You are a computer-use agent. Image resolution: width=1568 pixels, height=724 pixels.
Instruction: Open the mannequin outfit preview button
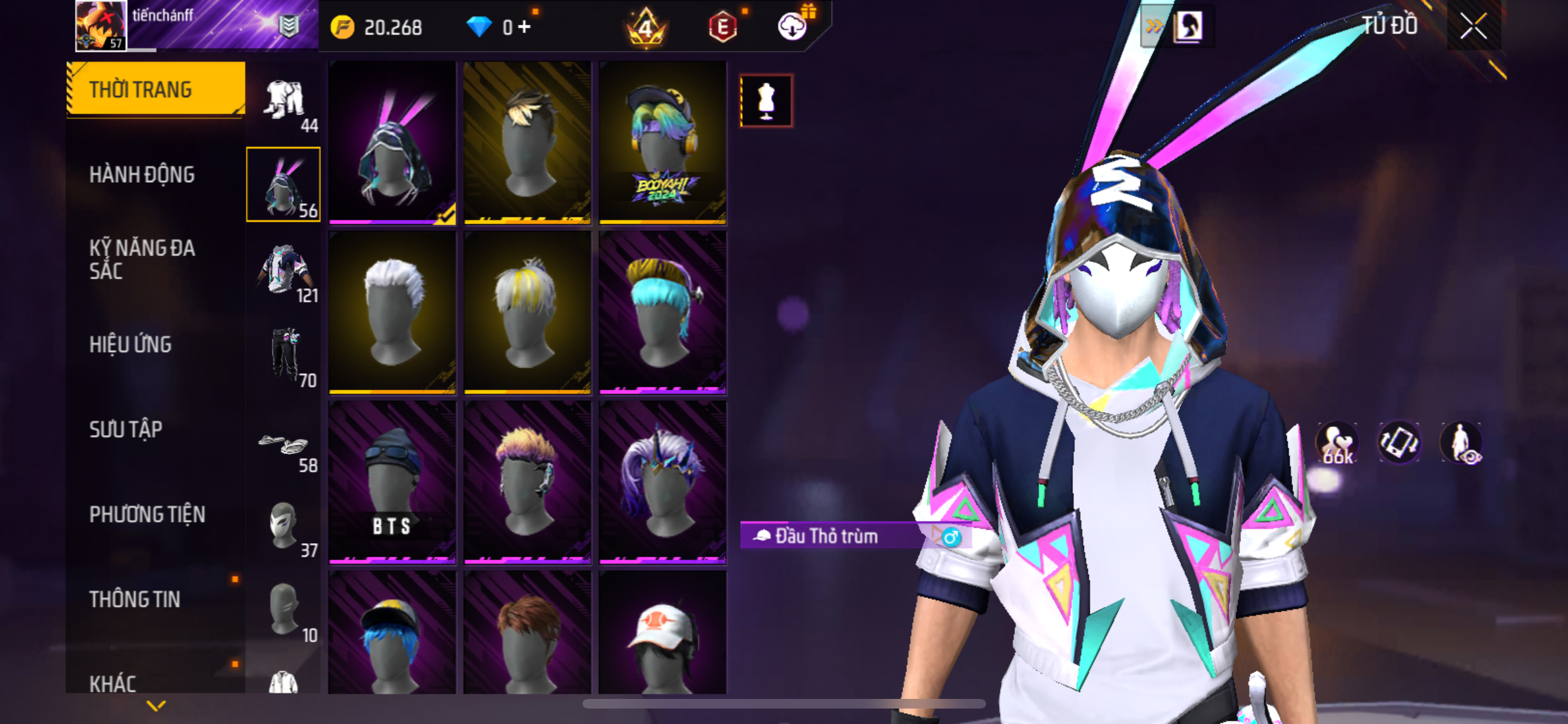pyautogui.click(x=766, y=101)
